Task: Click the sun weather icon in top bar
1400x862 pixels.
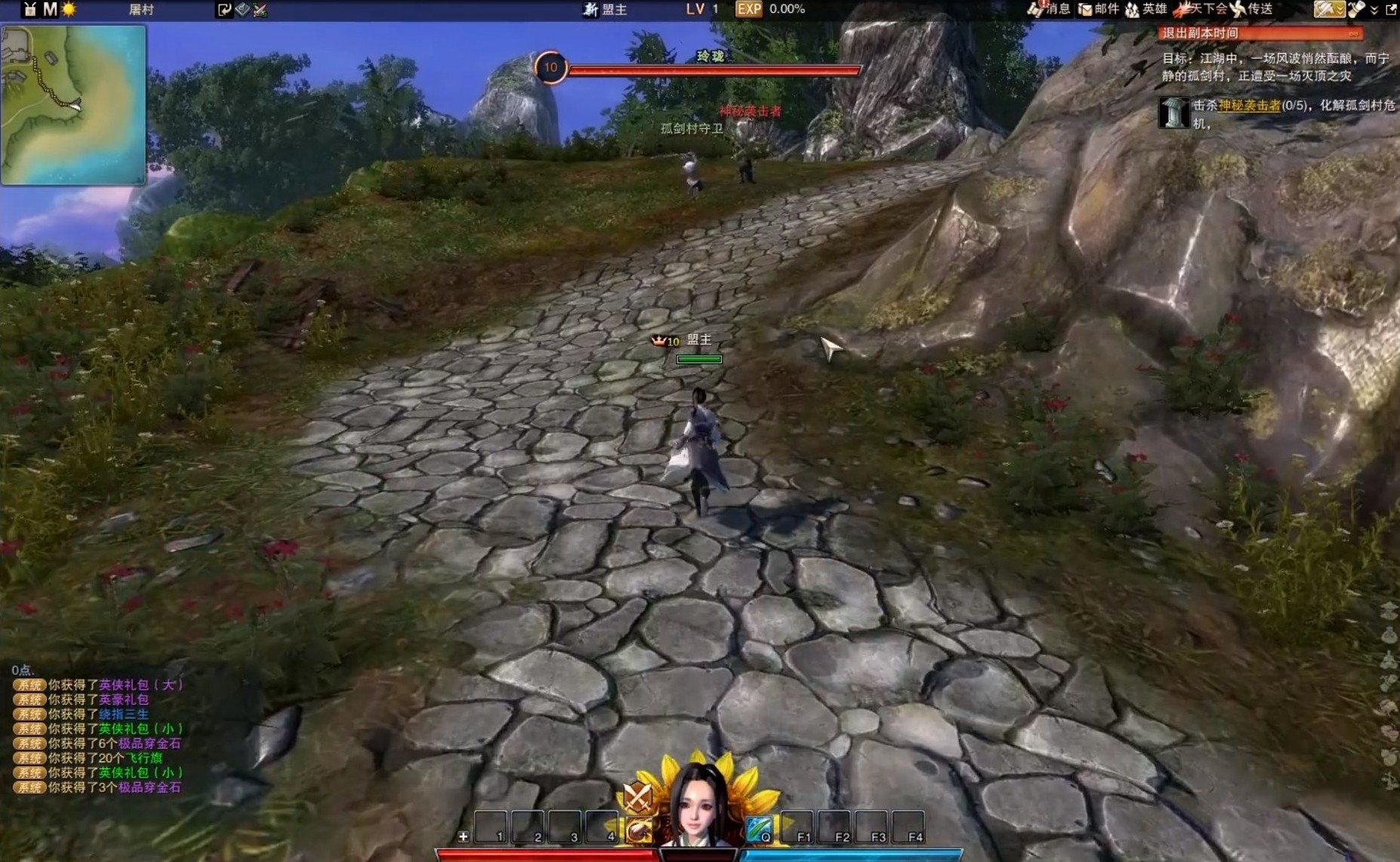Action: 69,10
